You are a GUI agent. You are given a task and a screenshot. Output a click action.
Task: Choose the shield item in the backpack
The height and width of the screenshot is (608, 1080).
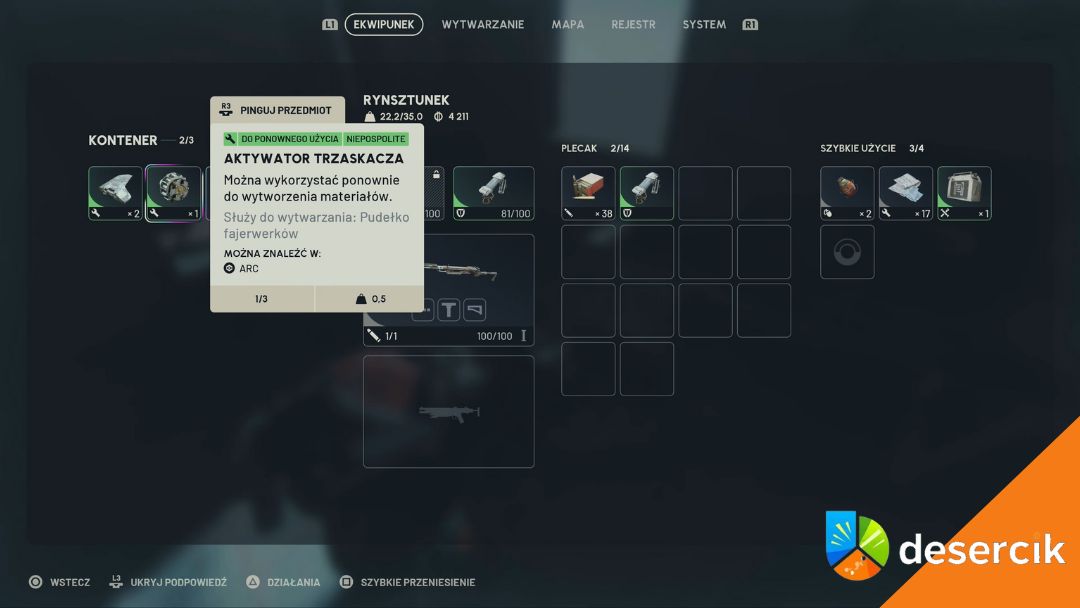tap(647, 193)
